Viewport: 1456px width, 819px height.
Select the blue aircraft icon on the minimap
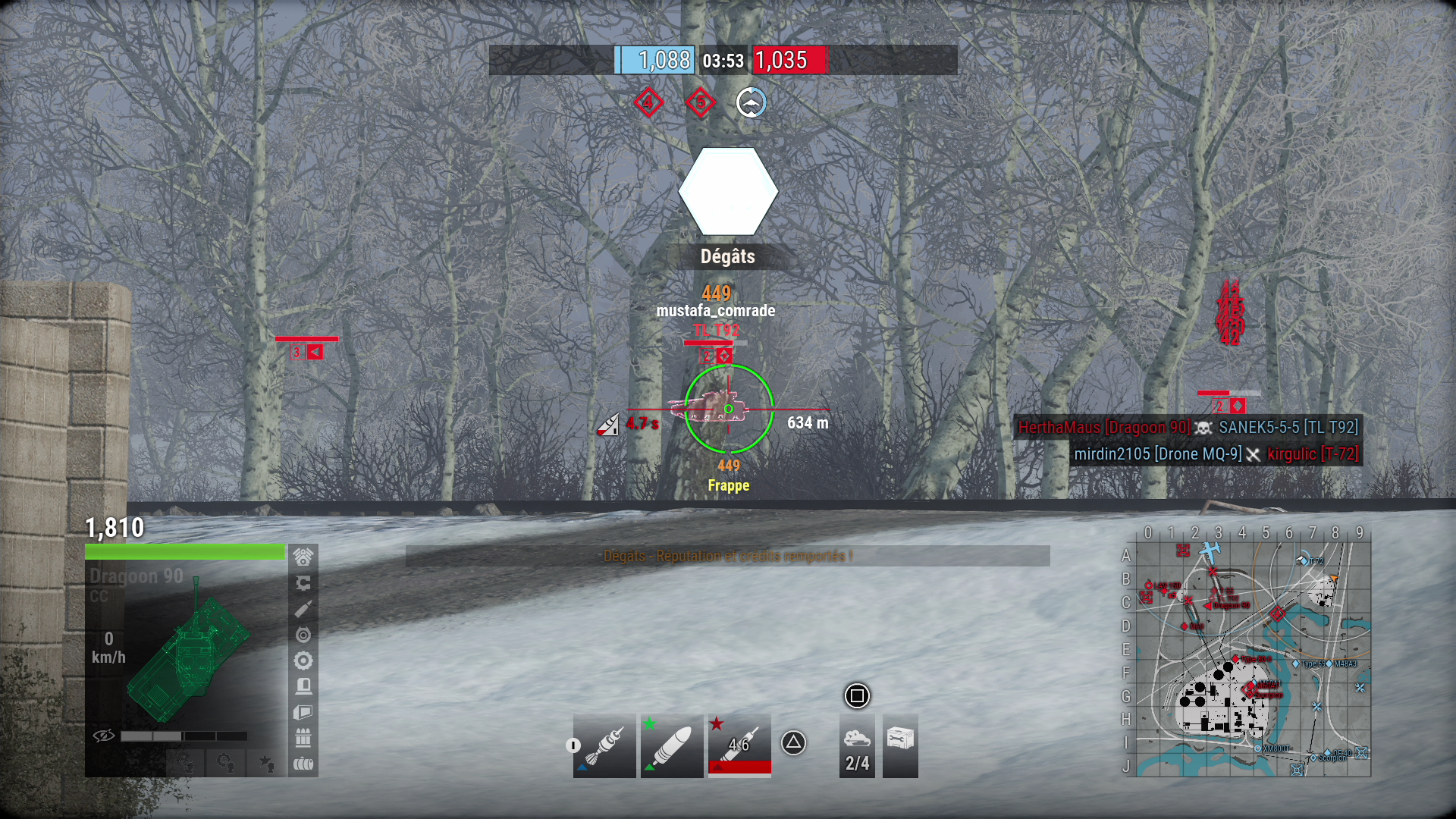coord(1210,550)
